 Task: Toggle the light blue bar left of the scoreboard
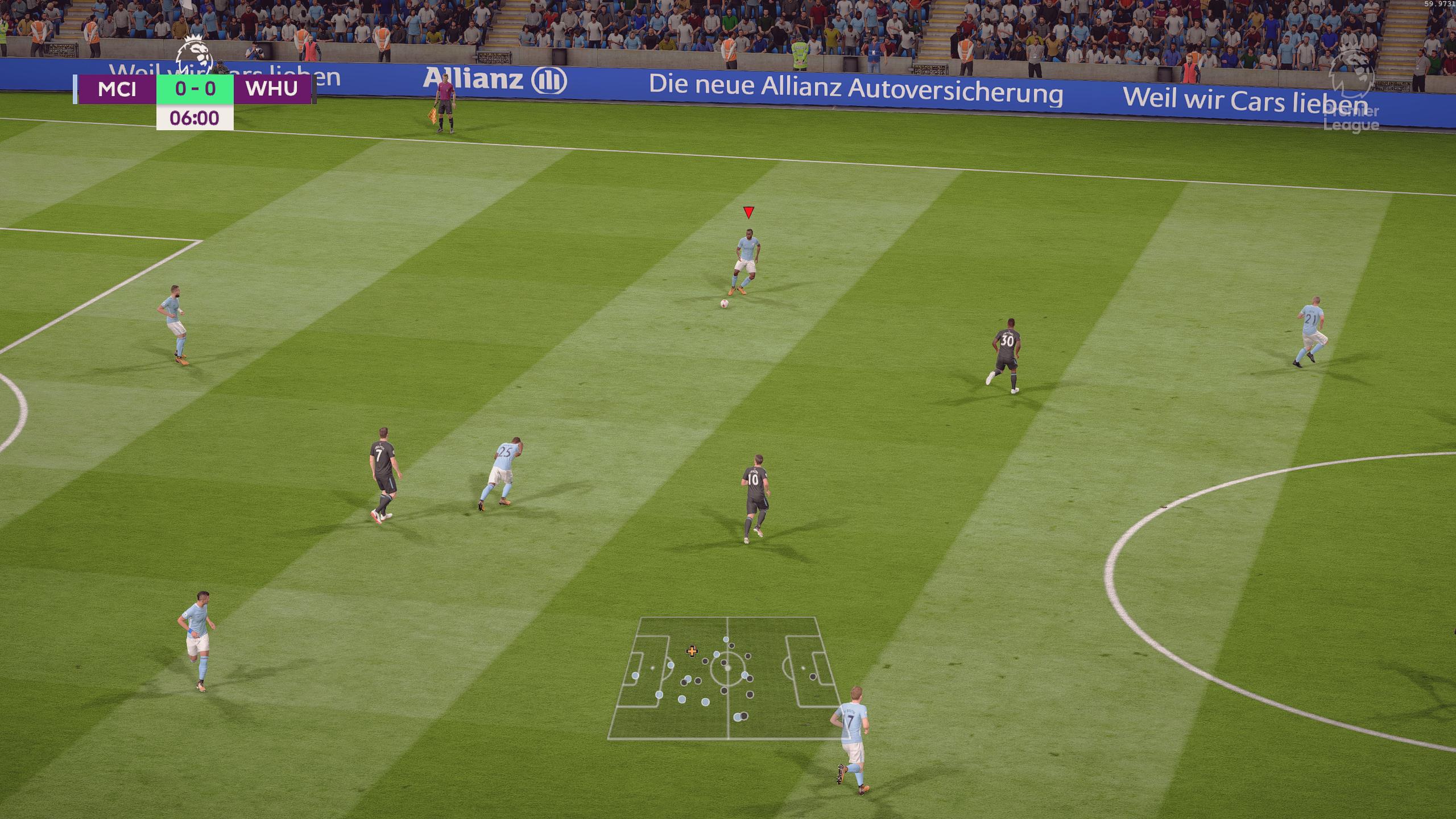coord(76,89)
